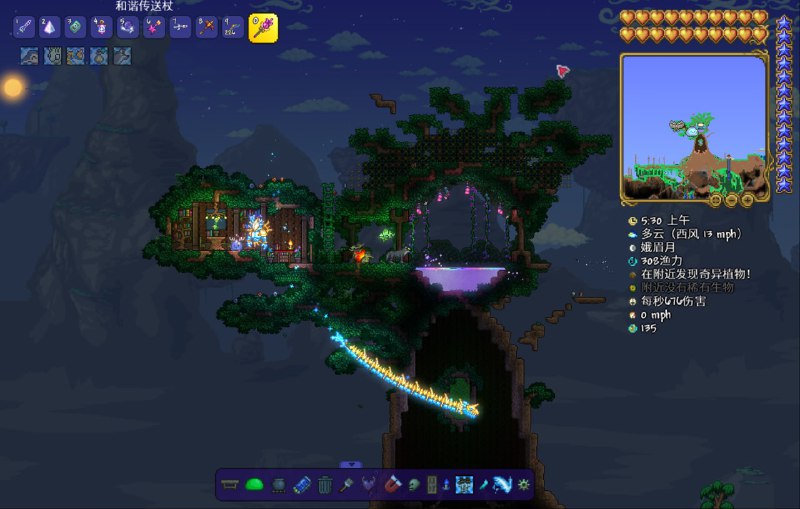Click the cauldron icon in bottom bar
Viewport: 800px width, 509px height.
278,485
